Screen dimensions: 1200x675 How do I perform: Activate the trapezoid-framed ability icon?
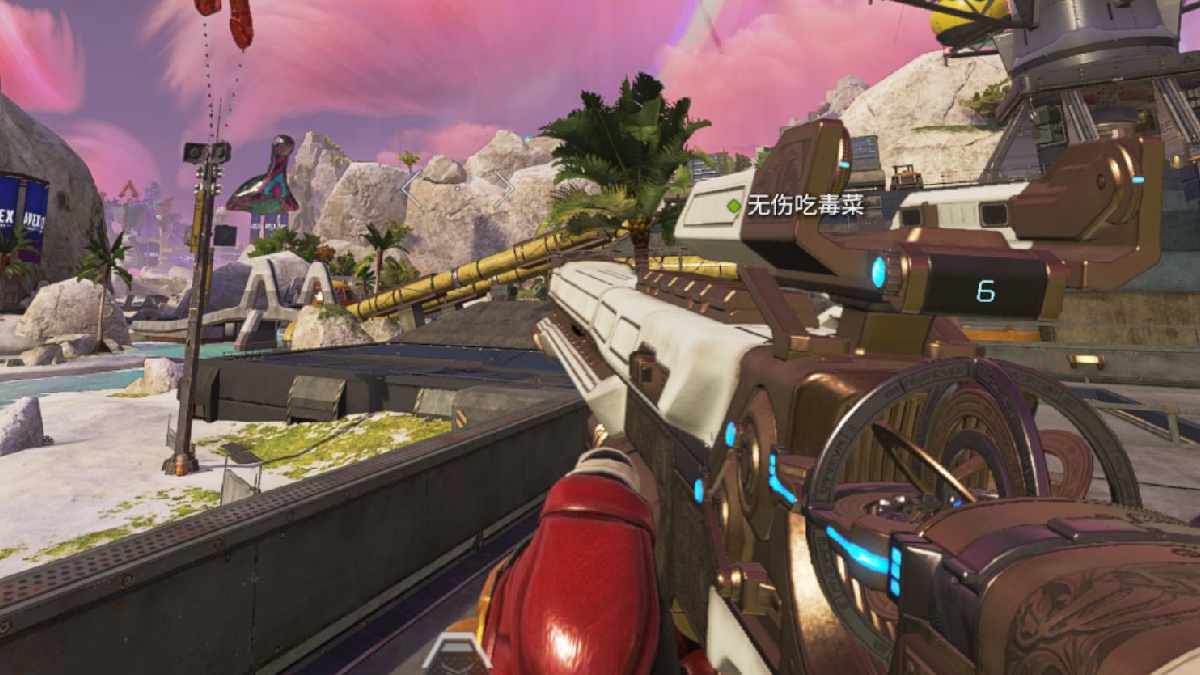pyautogui.click(x=455, y=655)
